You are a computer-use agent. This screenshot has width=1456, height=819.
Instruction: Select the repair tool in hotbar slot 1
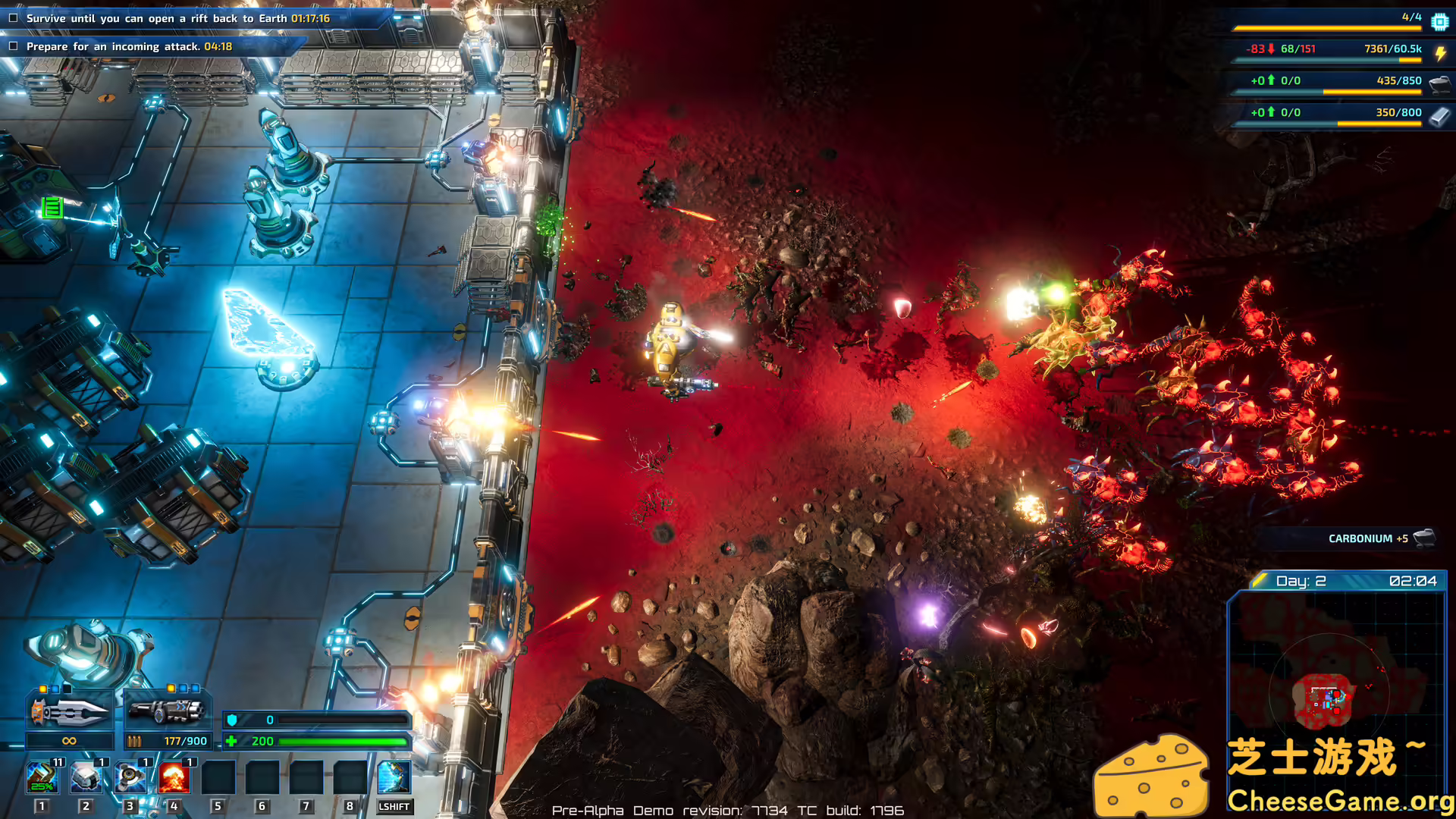coord(42,775)
